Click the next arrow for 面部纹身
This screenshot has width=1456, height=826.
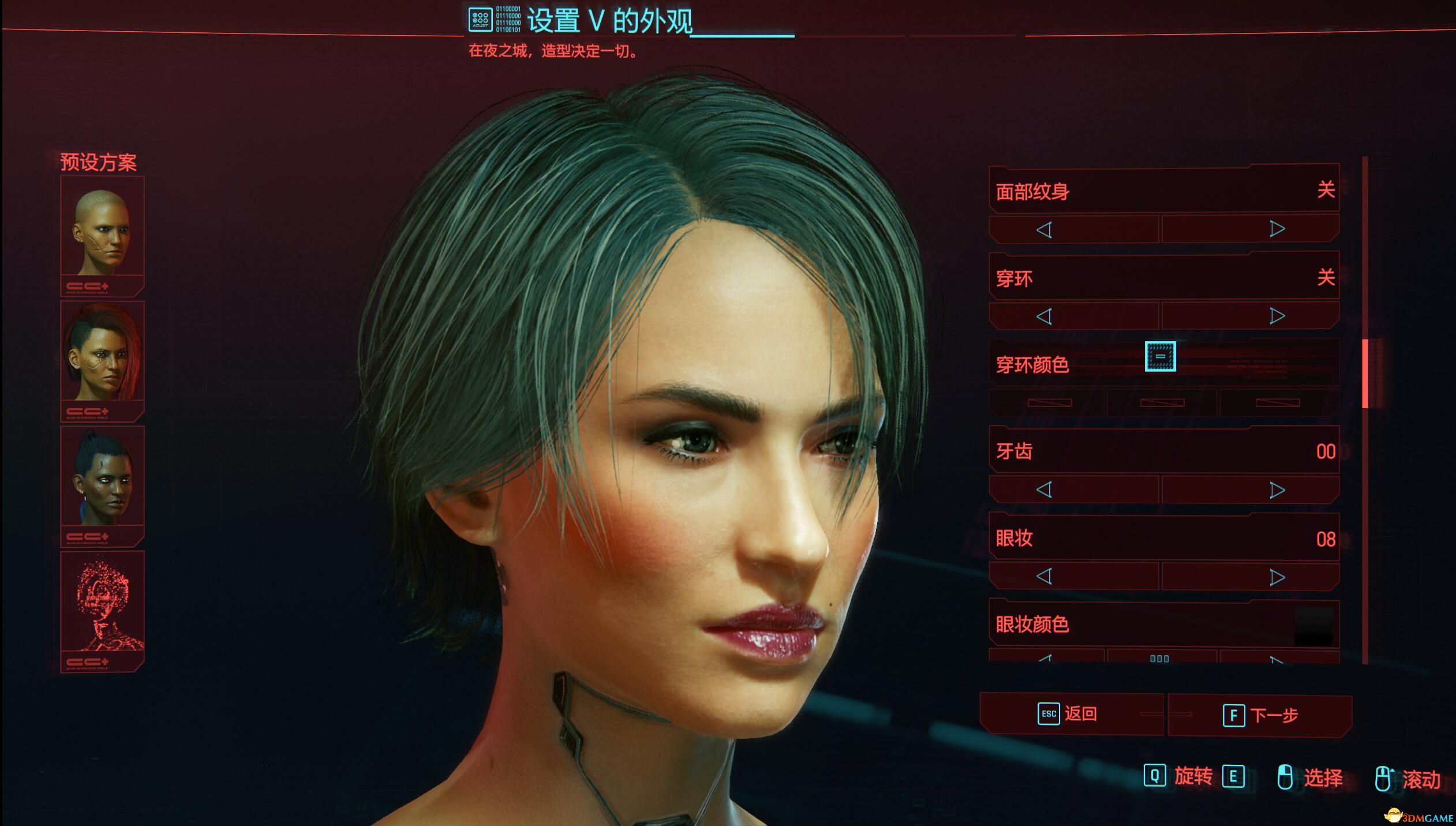[x=1277, y=230]
